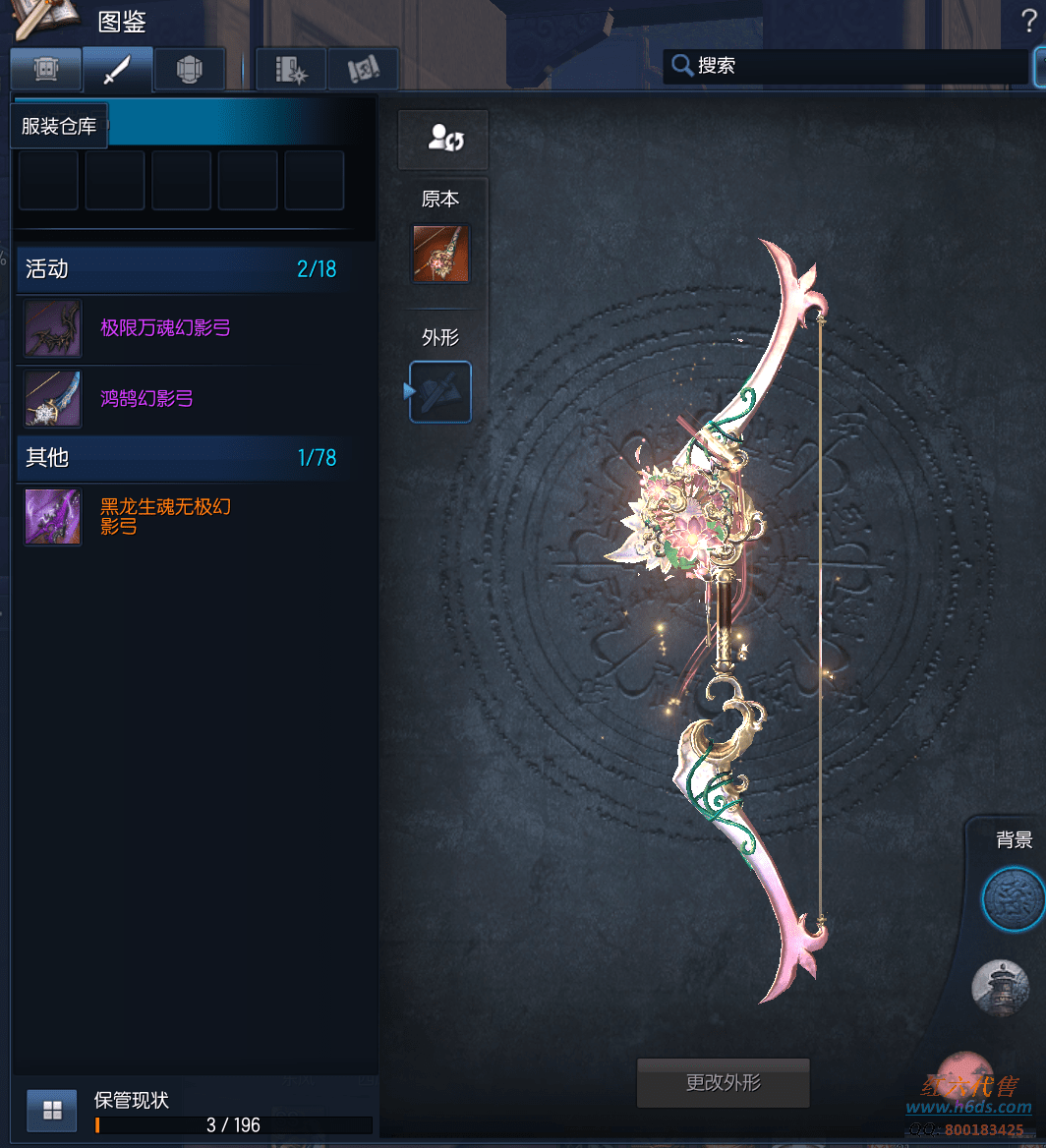Select the 外形 appearance slot
Image resolution: width=1046 pixels, height=1148 pixels.
440,392
